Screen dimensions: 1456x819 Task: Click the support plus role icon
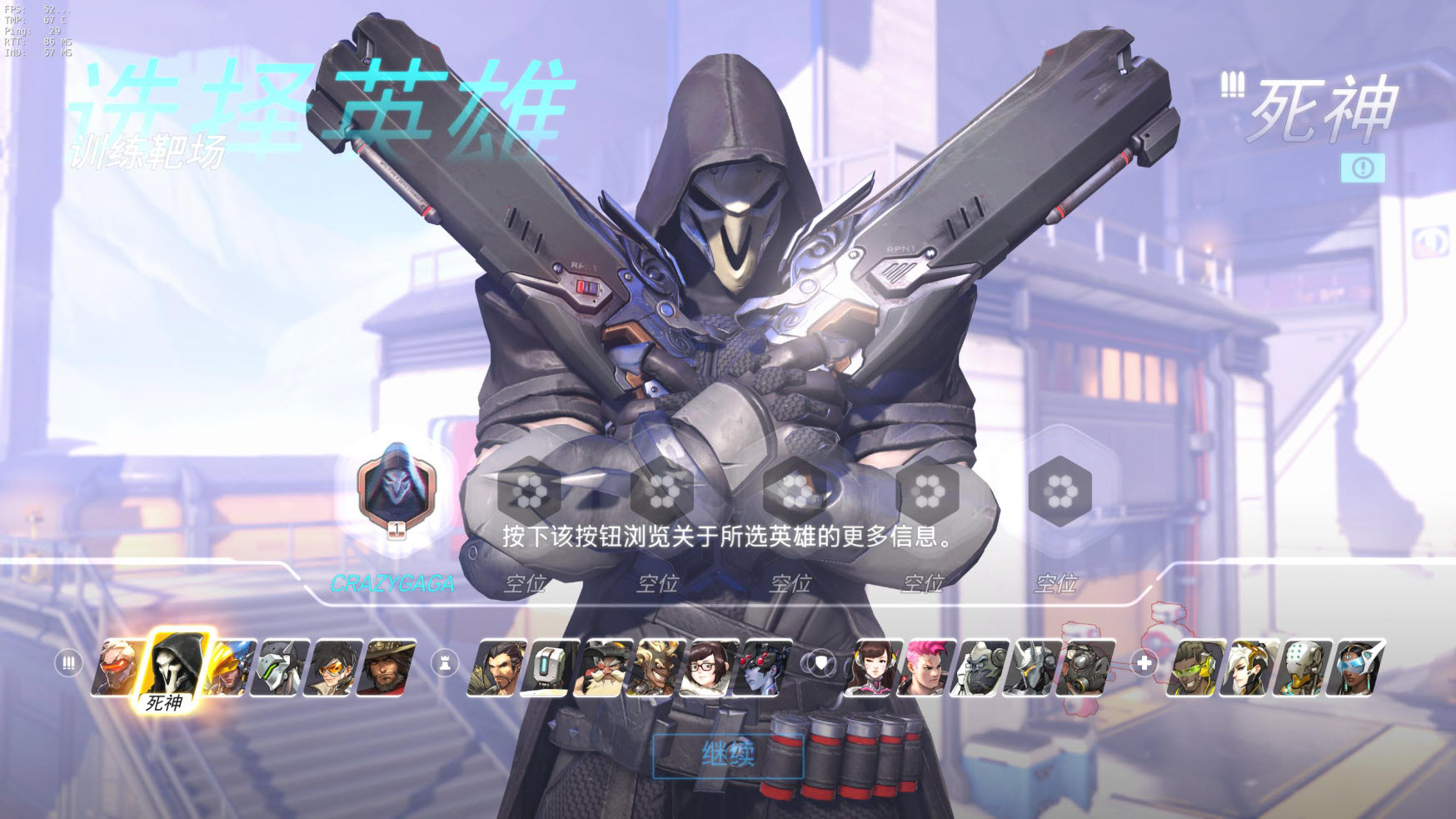[1145, 664]
